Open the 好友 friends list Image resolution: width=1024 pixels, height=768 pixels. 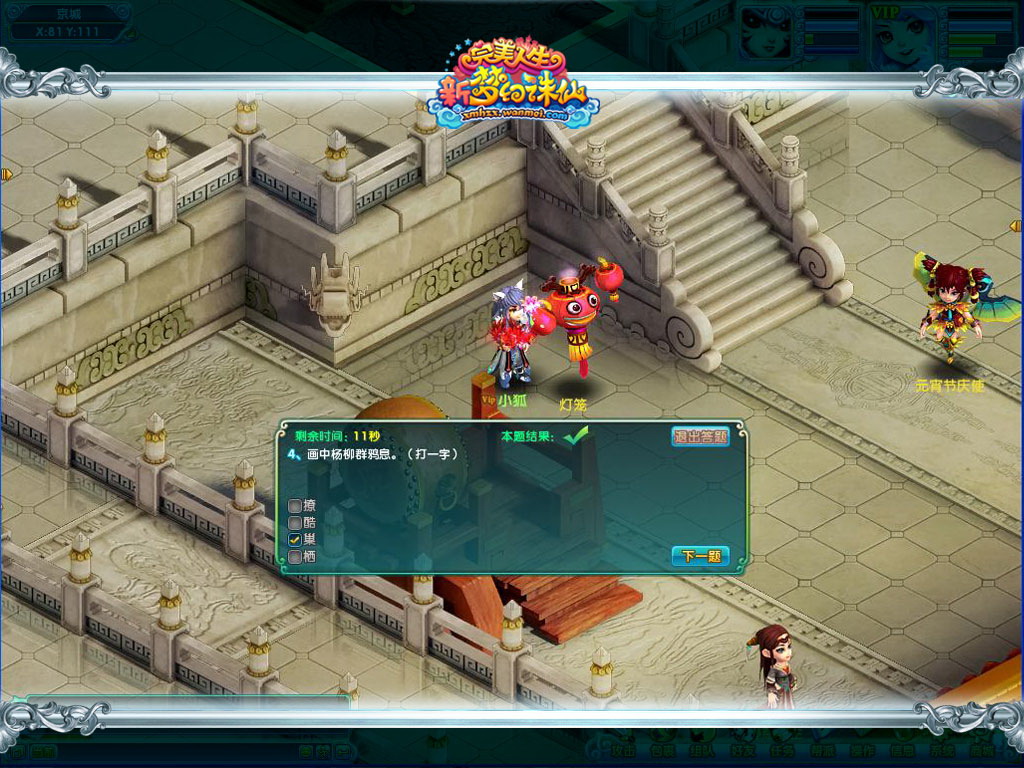[x=741, y=749]
